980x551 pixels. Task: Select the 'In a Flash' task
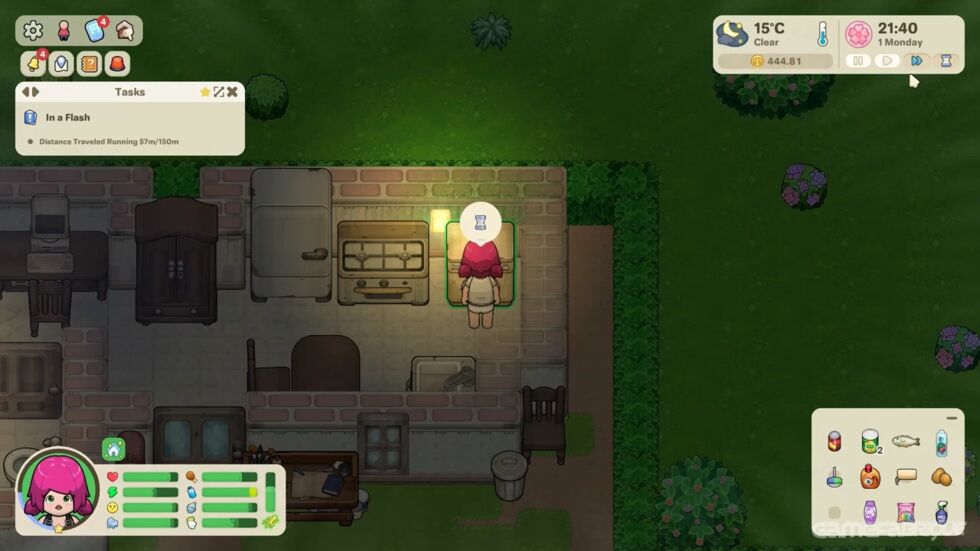click(68, 117)
